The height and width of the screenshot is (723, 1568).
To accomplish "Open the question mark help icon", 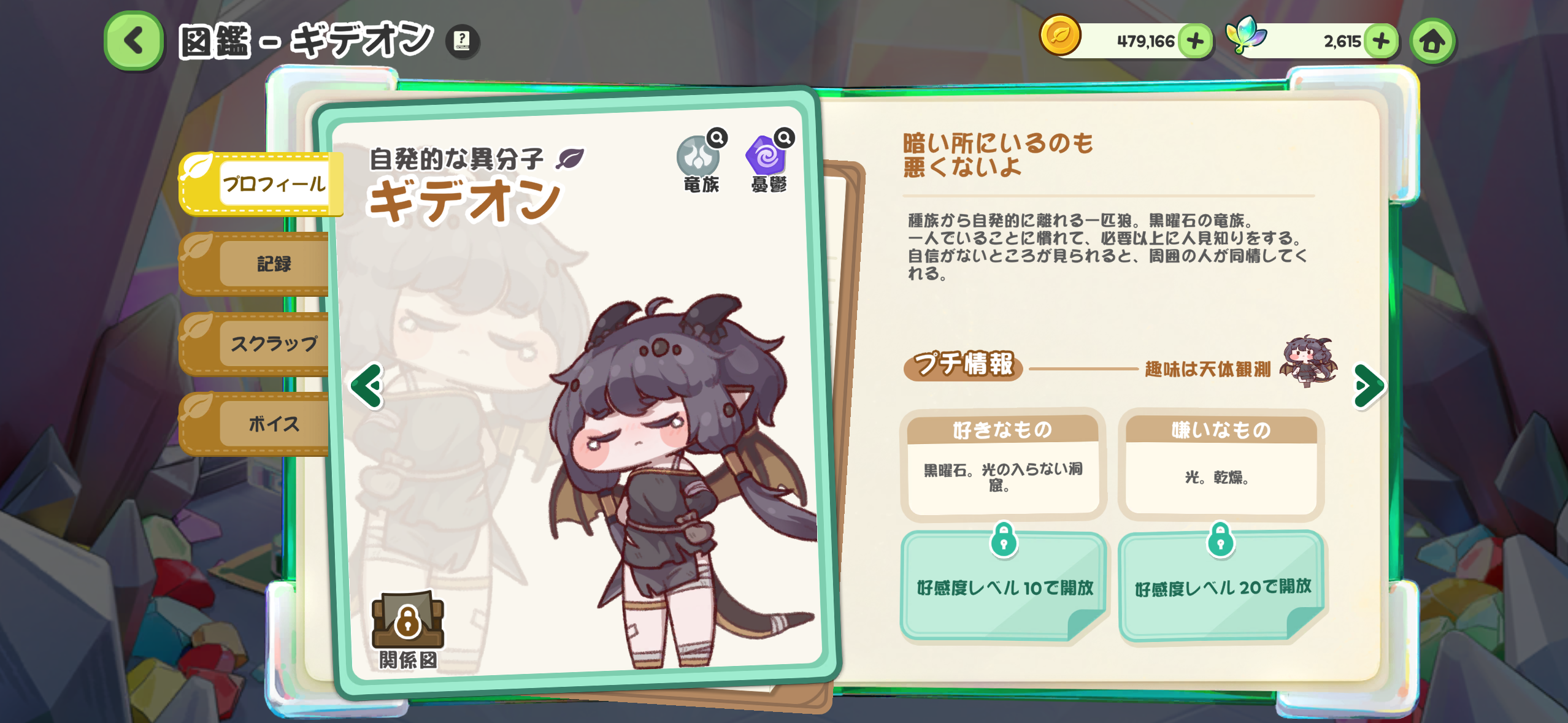I will (462, 41).
